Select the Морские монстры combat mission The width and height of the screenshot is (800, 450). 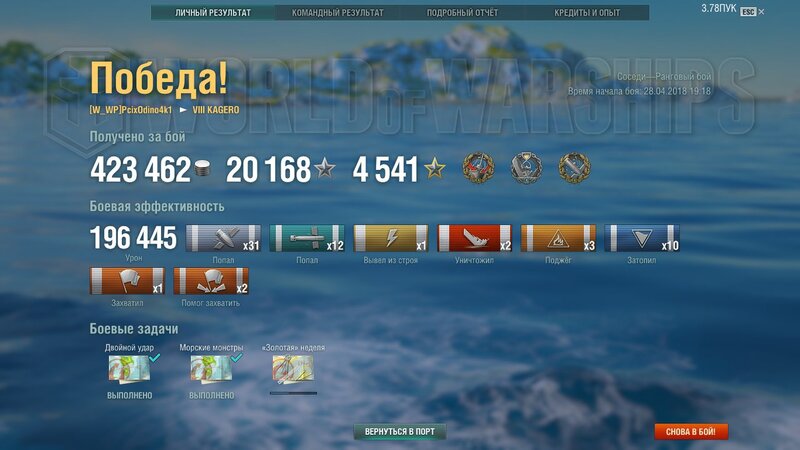[x=211, y=369]
